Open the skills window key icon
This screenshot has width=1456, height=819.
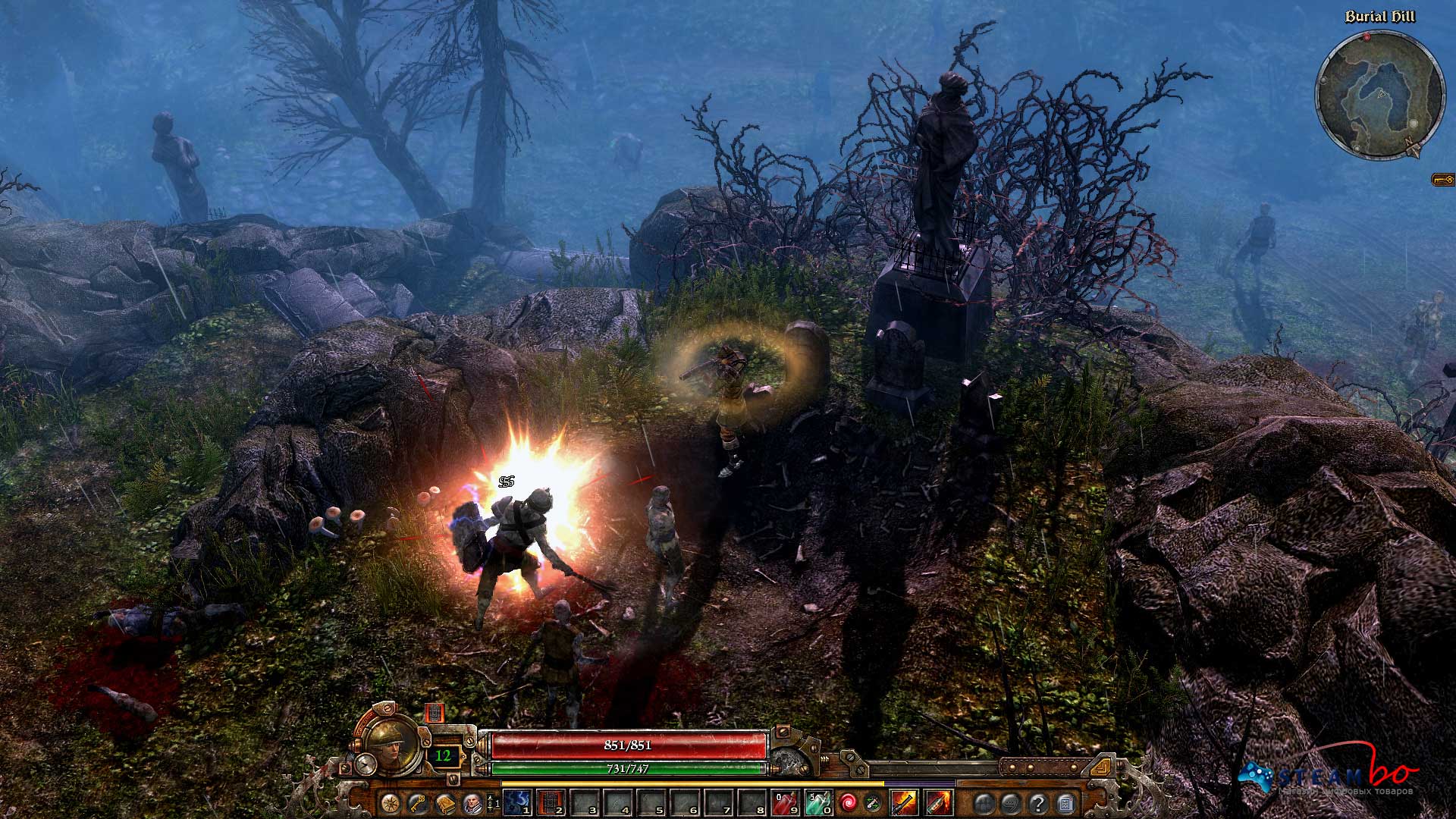coord(416,805)
